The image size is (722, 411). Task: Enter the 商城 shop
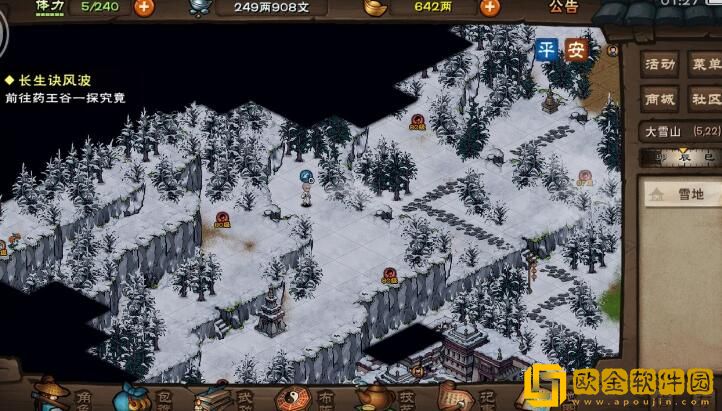tap(660, 99)
